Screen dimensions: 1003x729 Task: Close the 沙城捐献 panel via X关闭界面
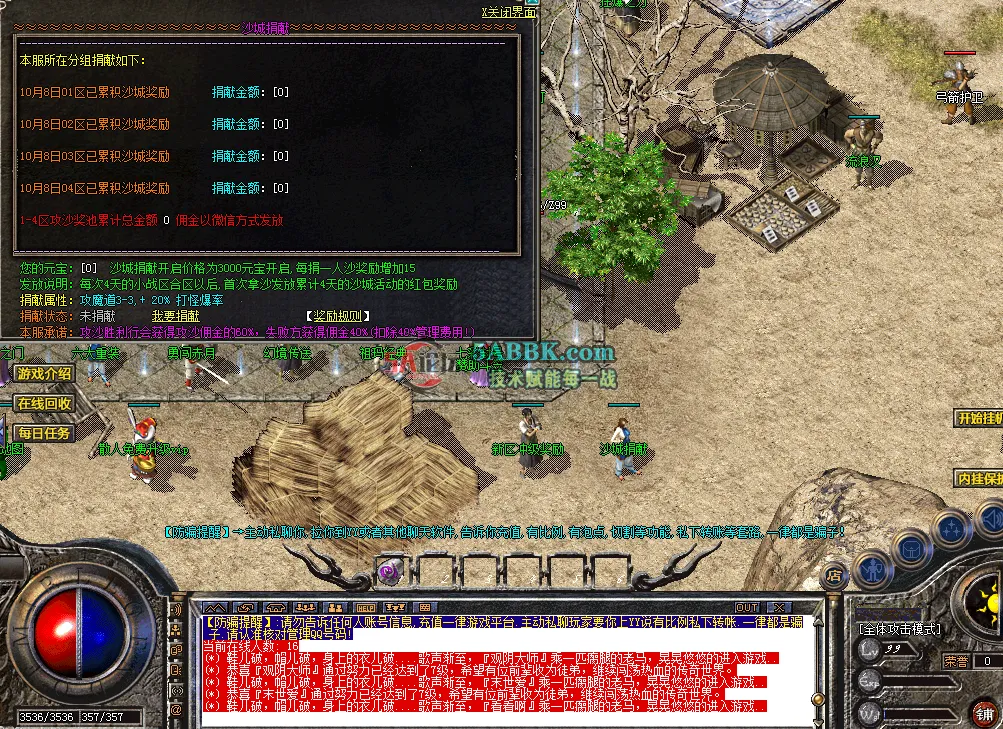509,12
